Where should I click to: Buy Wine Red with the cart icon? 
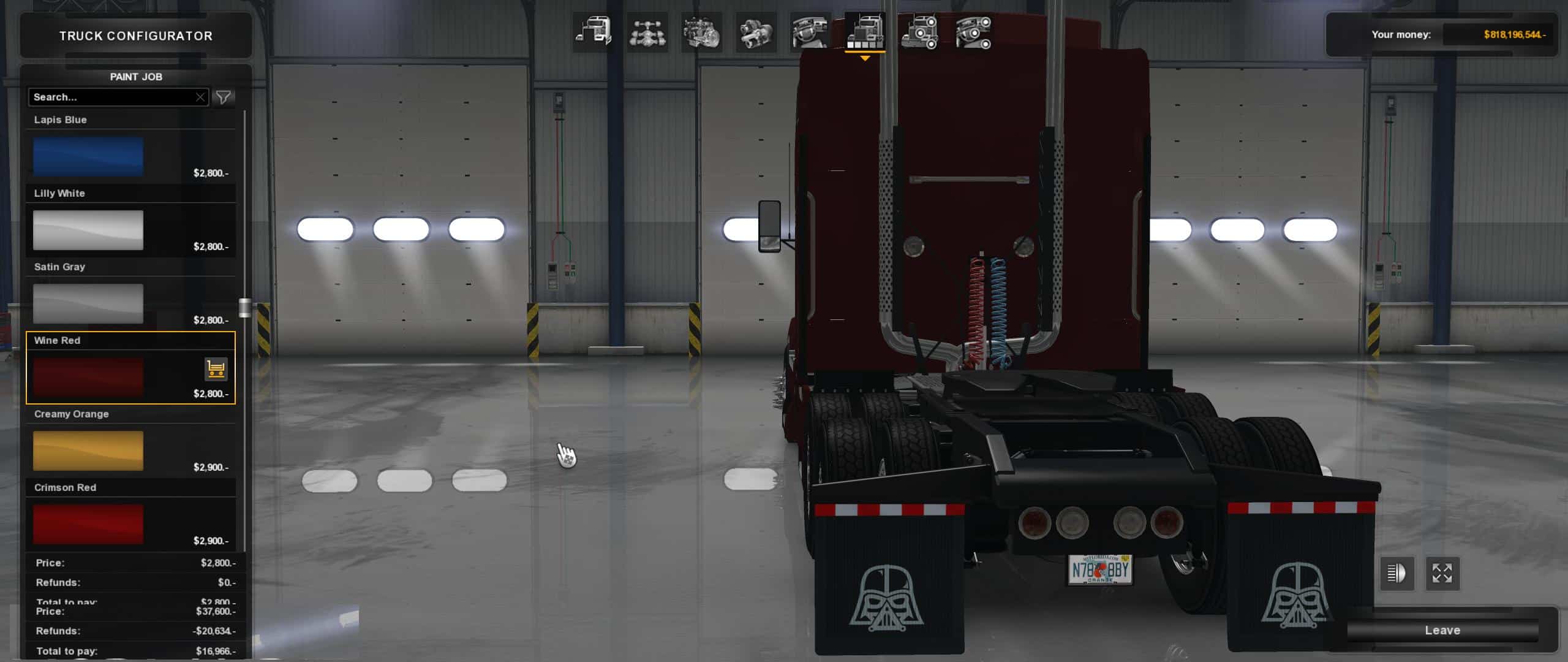tap(216, 369)
